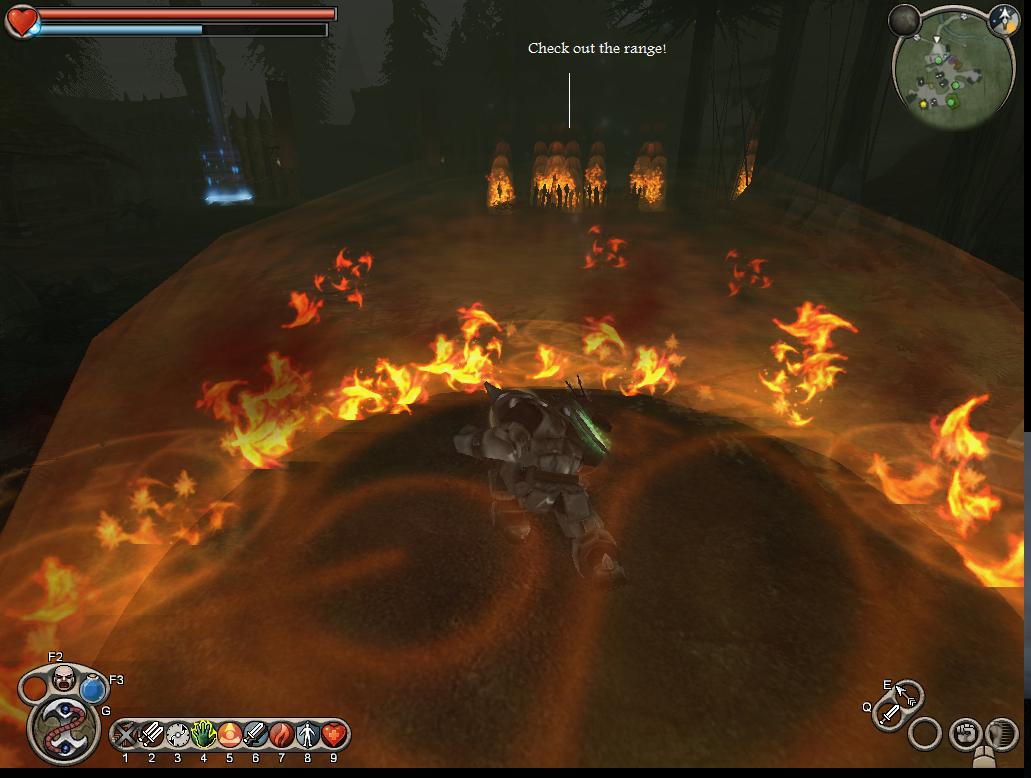Screen dimensions: 1031x778
Task: Select the yellow marker on the minimap
Action: (923, 103)
